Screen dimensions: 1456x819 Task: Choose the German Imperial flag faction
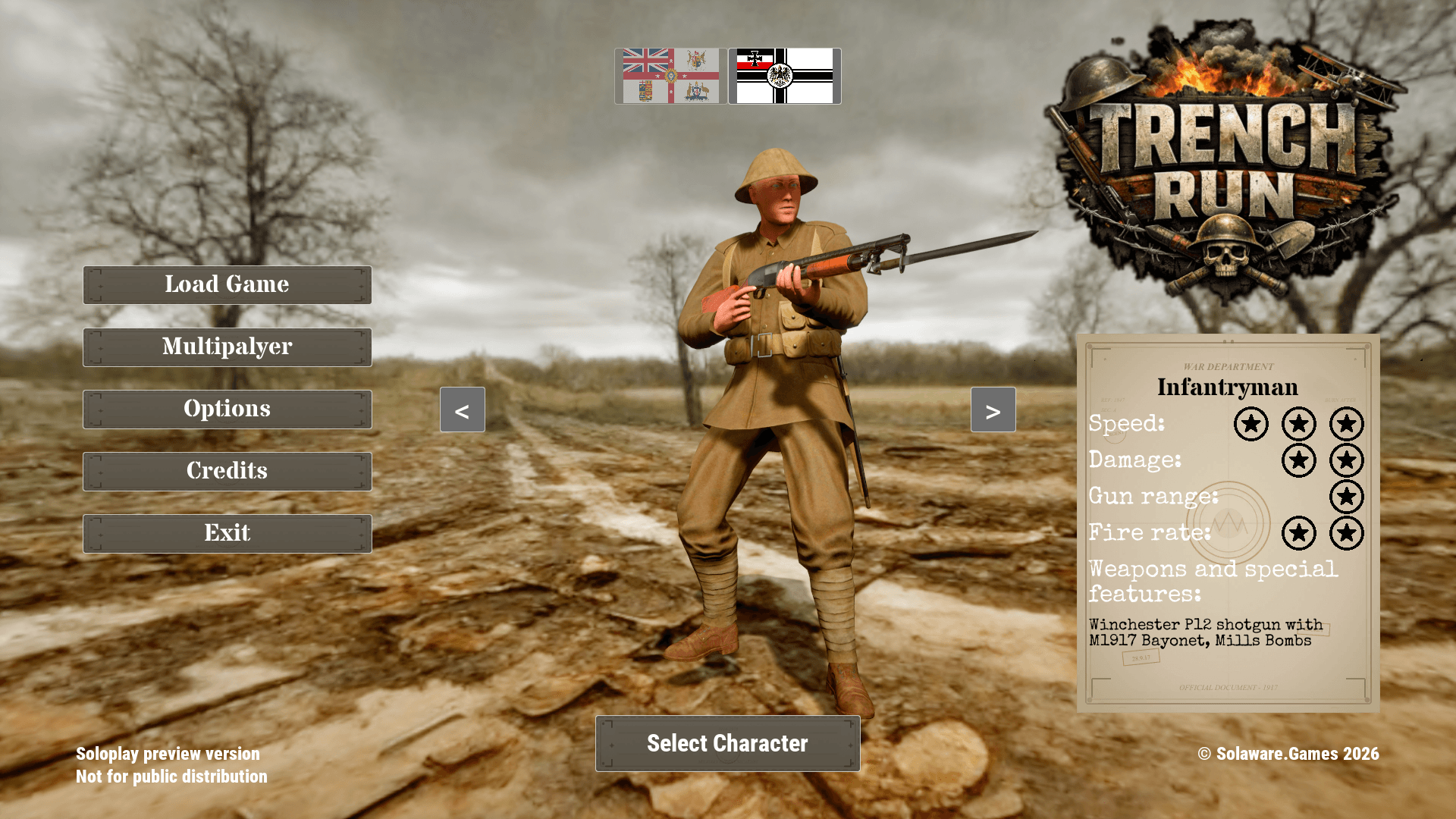tap(784, 76)
